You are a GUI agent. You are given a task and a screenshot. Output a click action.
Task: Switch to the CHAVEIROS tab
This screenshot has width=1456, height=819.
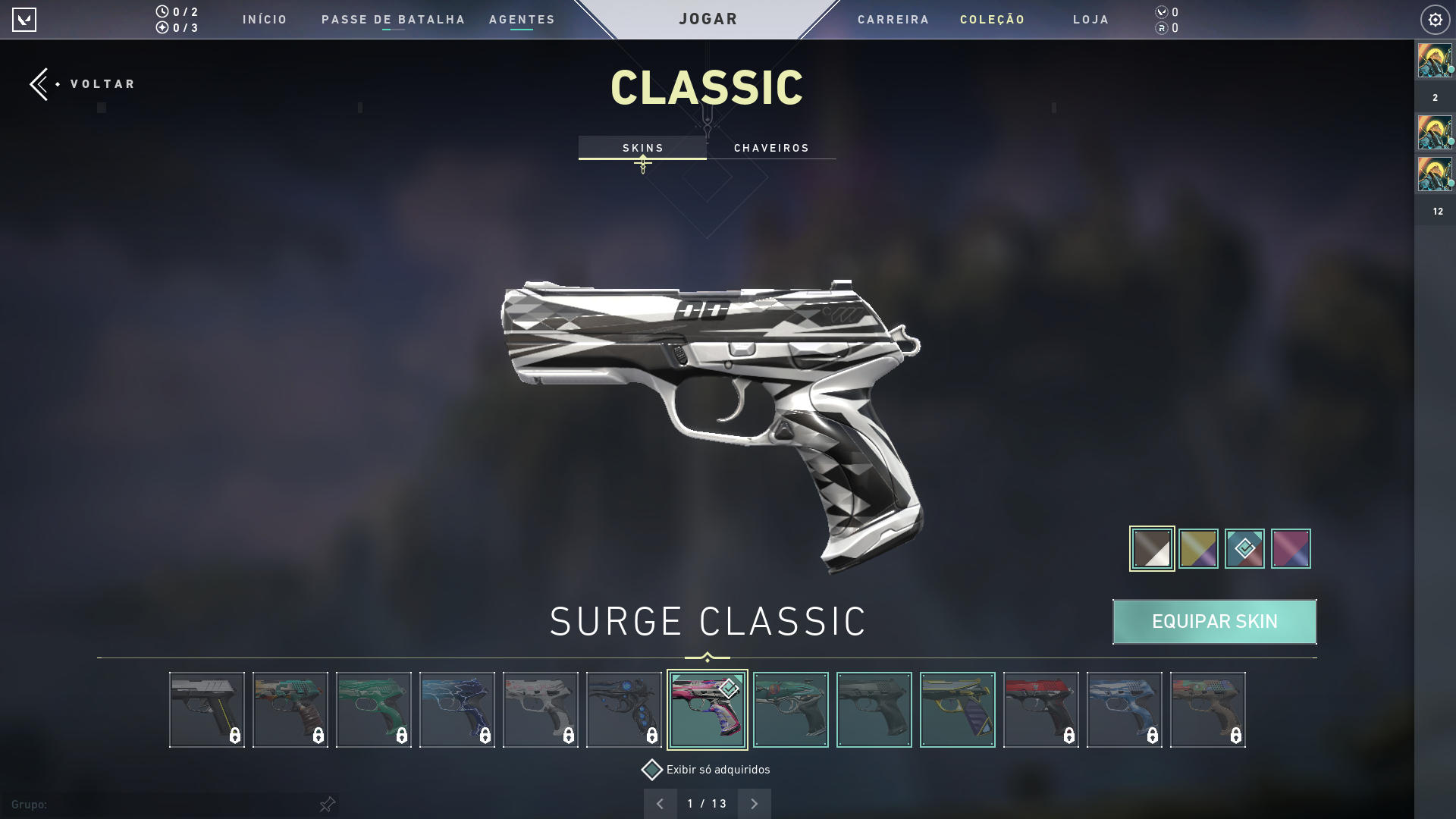771,148
